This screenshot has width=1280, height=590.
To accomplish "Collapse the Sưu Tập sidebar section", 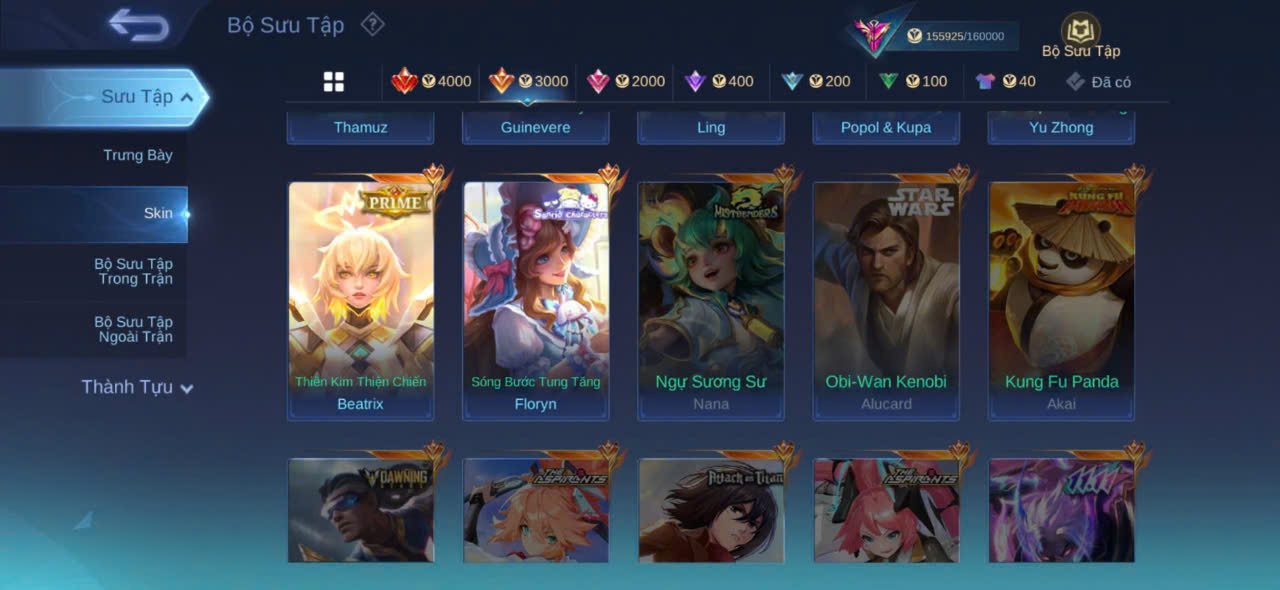I will click(187, 97).
